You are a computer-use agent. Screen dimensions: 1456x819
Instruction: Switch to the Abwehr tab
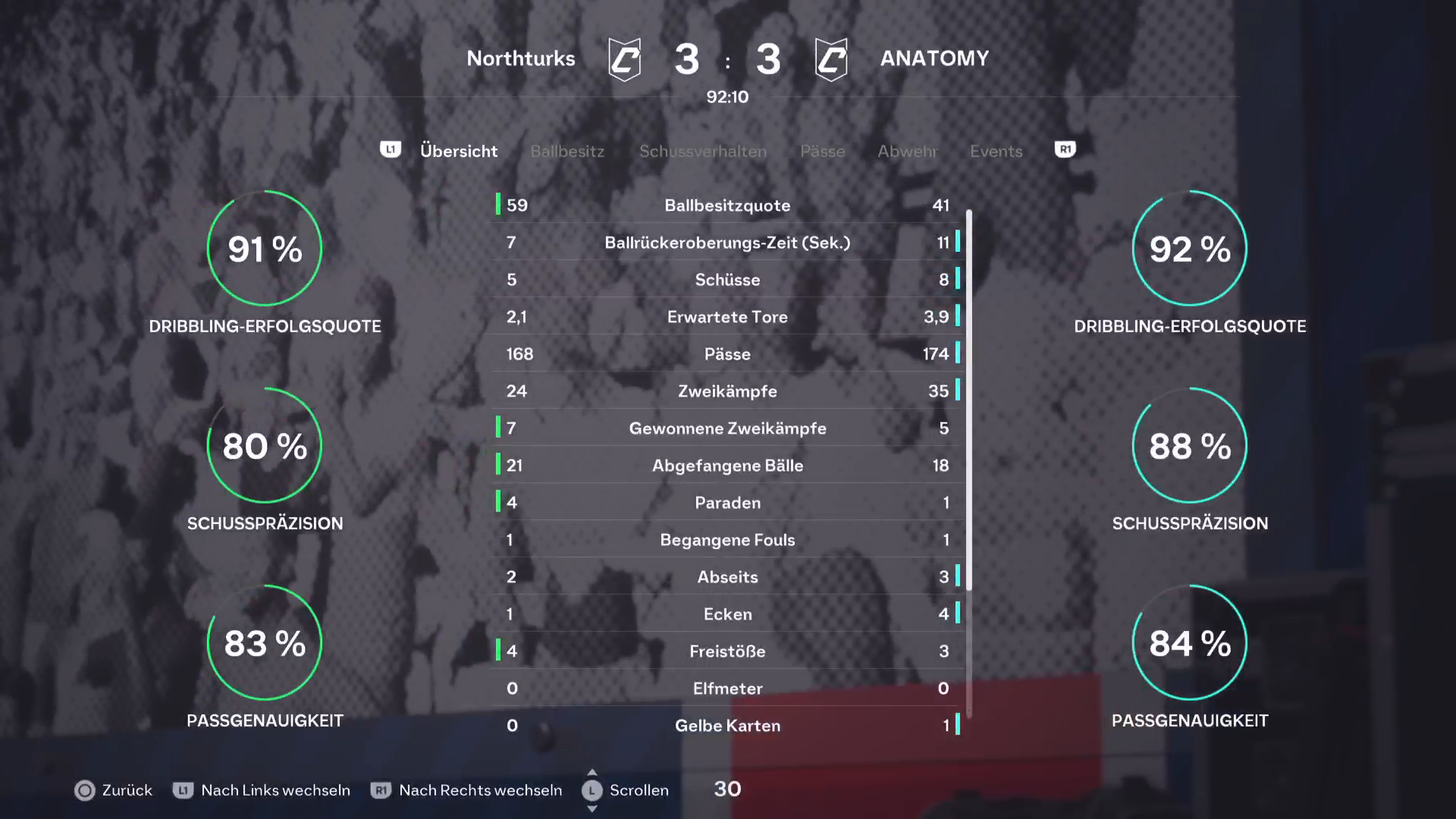(x=907, y=151)
